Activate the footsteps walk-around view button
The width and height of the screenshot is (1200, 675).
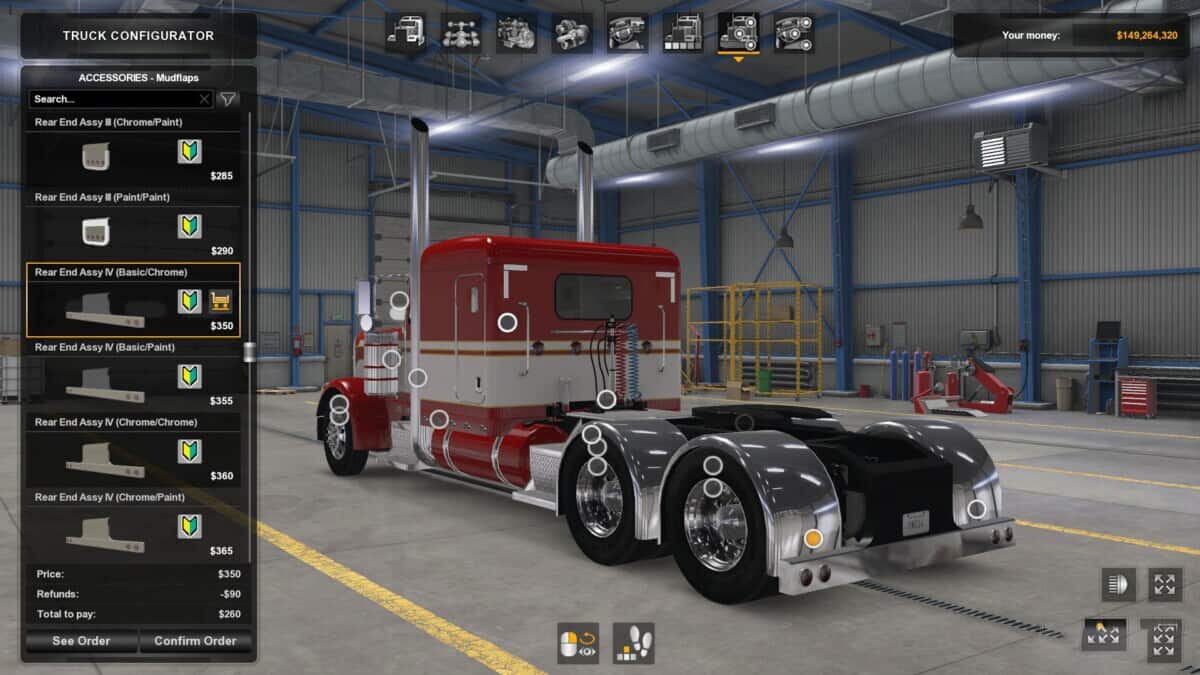[633, 643]
